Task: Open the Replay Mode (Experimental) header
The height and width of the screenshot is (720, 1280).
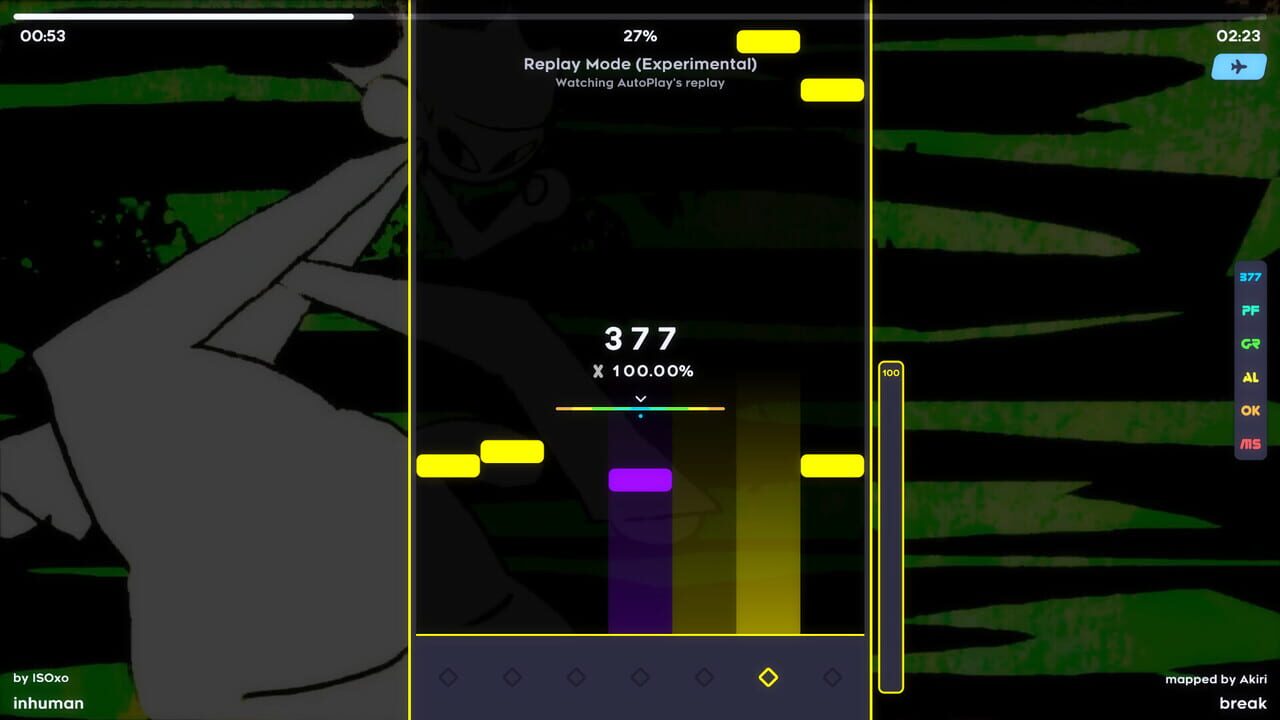Action: coord(639,64)
